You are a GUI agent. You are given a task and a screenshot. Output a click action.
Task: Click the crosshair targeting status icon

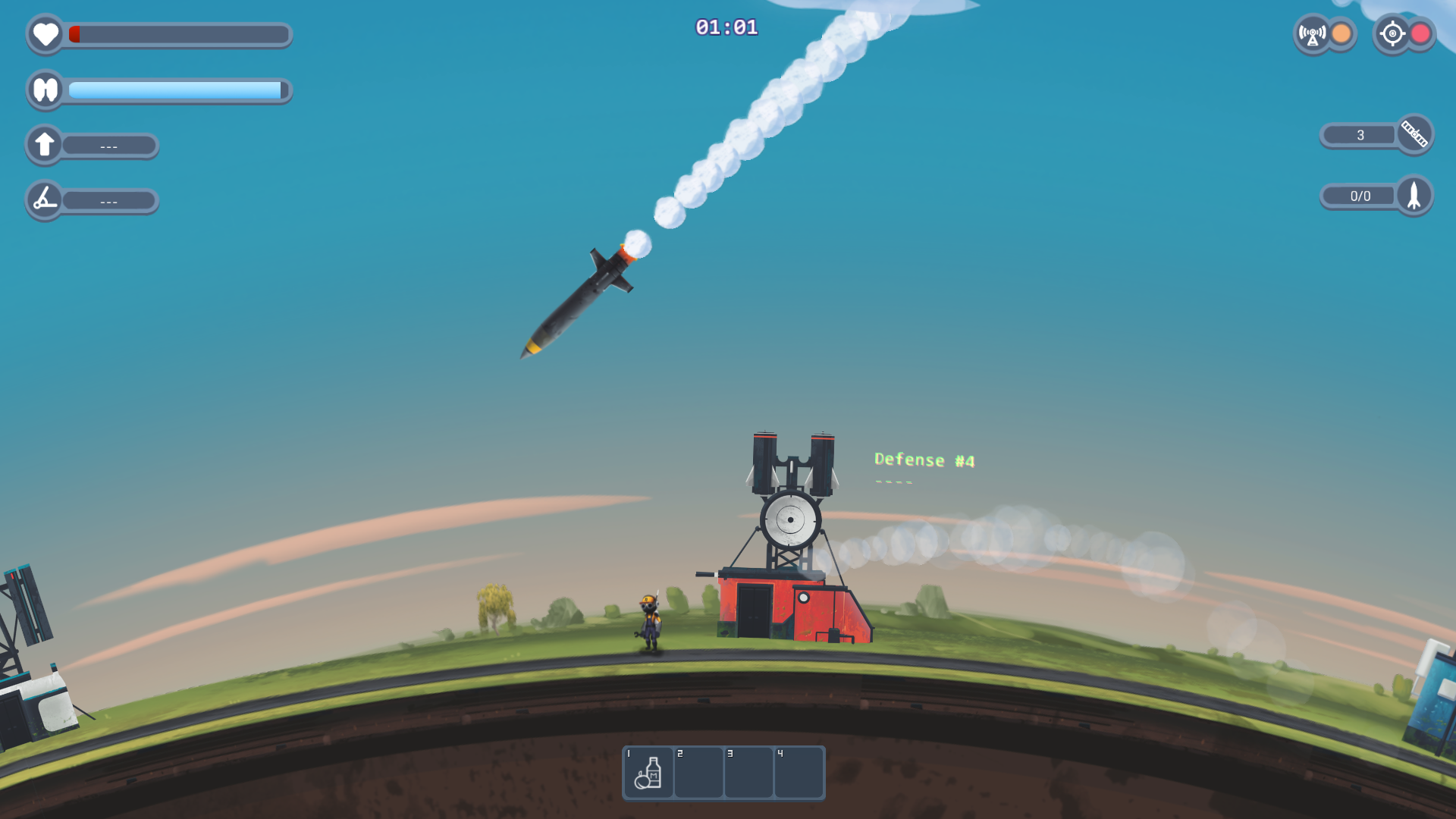point(1392,34)
